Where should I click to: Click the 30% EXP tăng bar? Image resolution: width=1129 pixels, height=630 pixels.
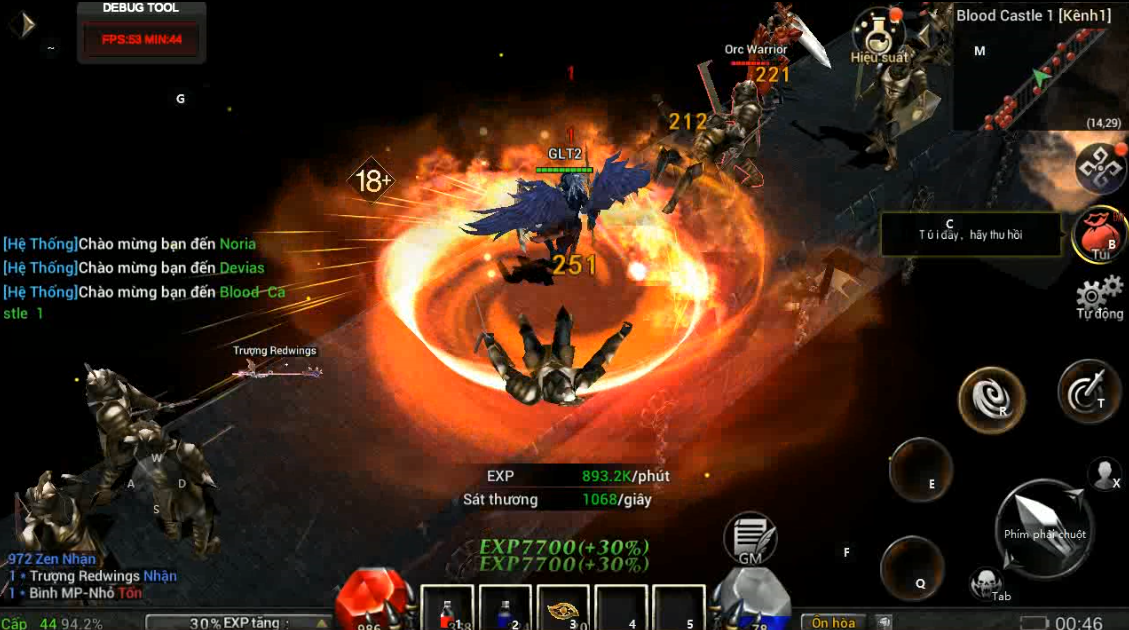pyautogui.click(x=237, y=622)
